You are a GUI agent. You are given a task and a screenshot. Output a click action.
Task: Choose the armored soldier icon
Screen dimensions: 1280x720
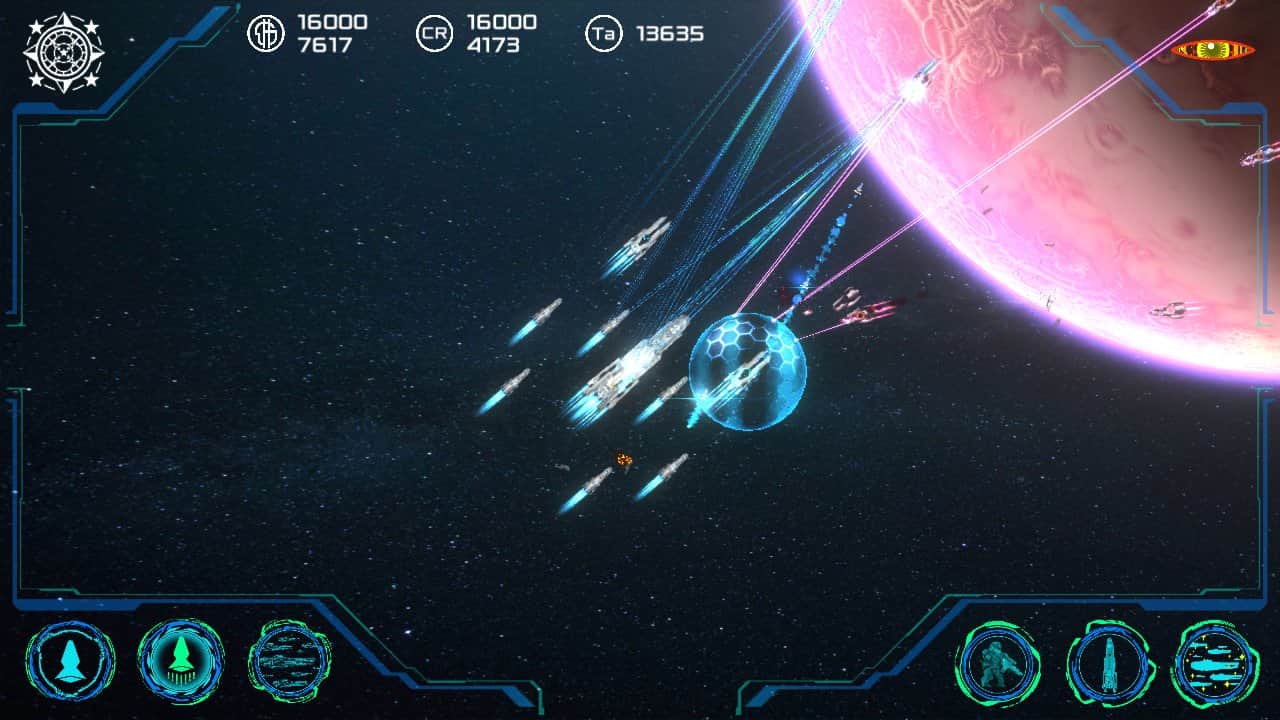pyautogui.click(x=998, y=664)
